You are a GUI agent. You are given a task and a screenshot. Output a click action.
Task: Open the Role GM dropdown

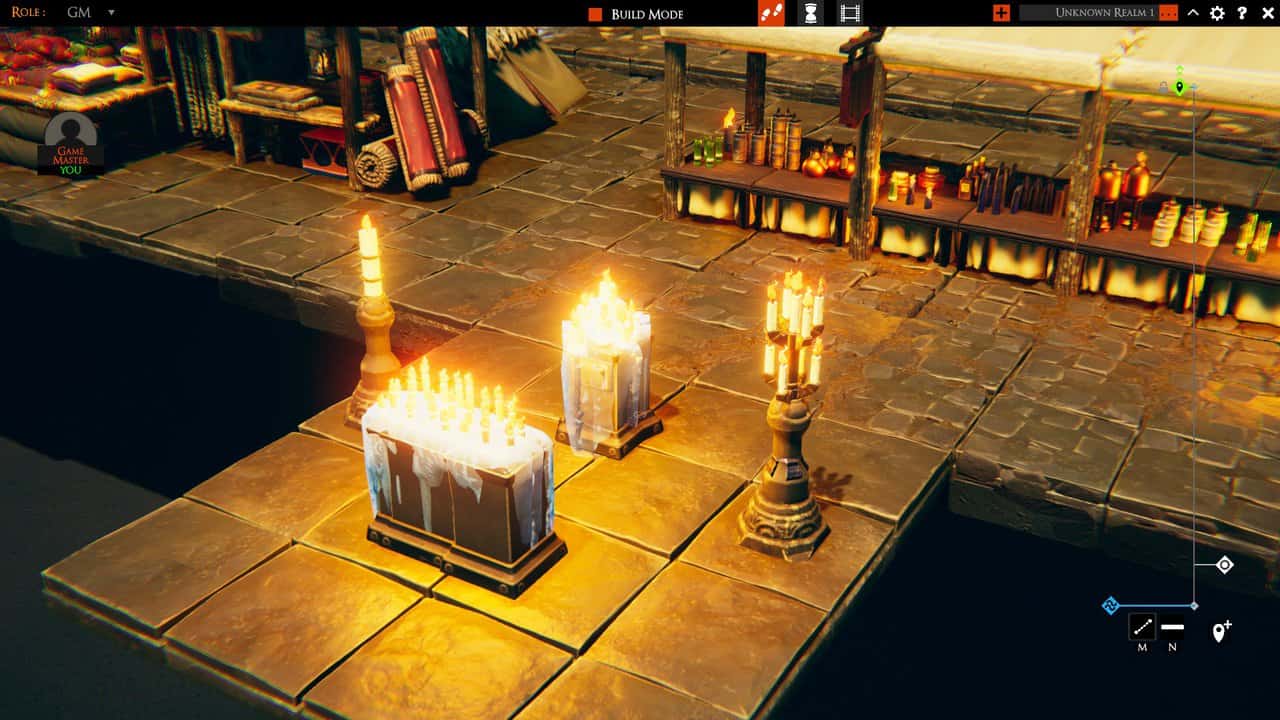110,13
